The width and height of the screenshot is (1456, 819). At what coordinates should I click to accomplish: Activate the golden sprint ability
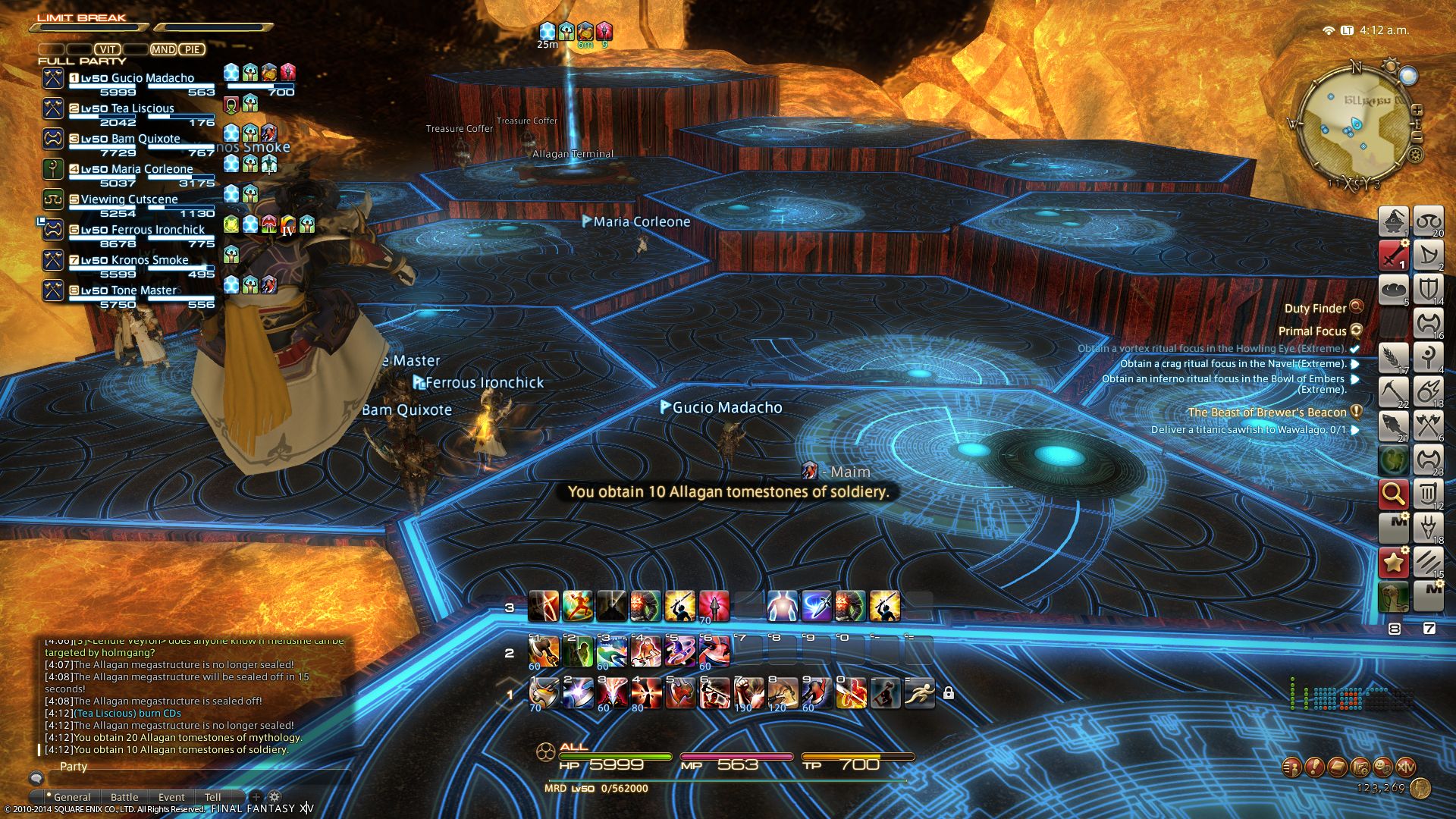(920, 693)
